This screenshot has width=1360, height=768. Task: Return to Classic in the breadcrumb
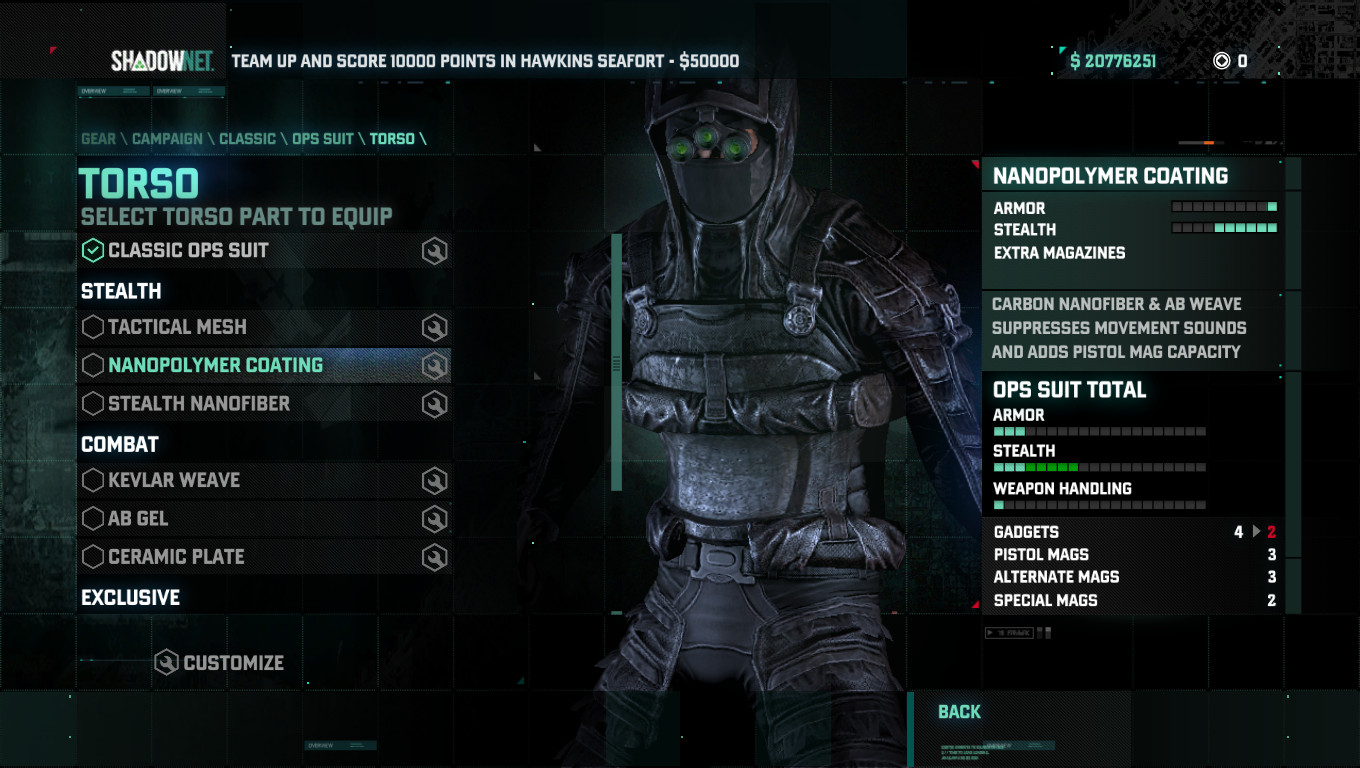coord(247,139)
